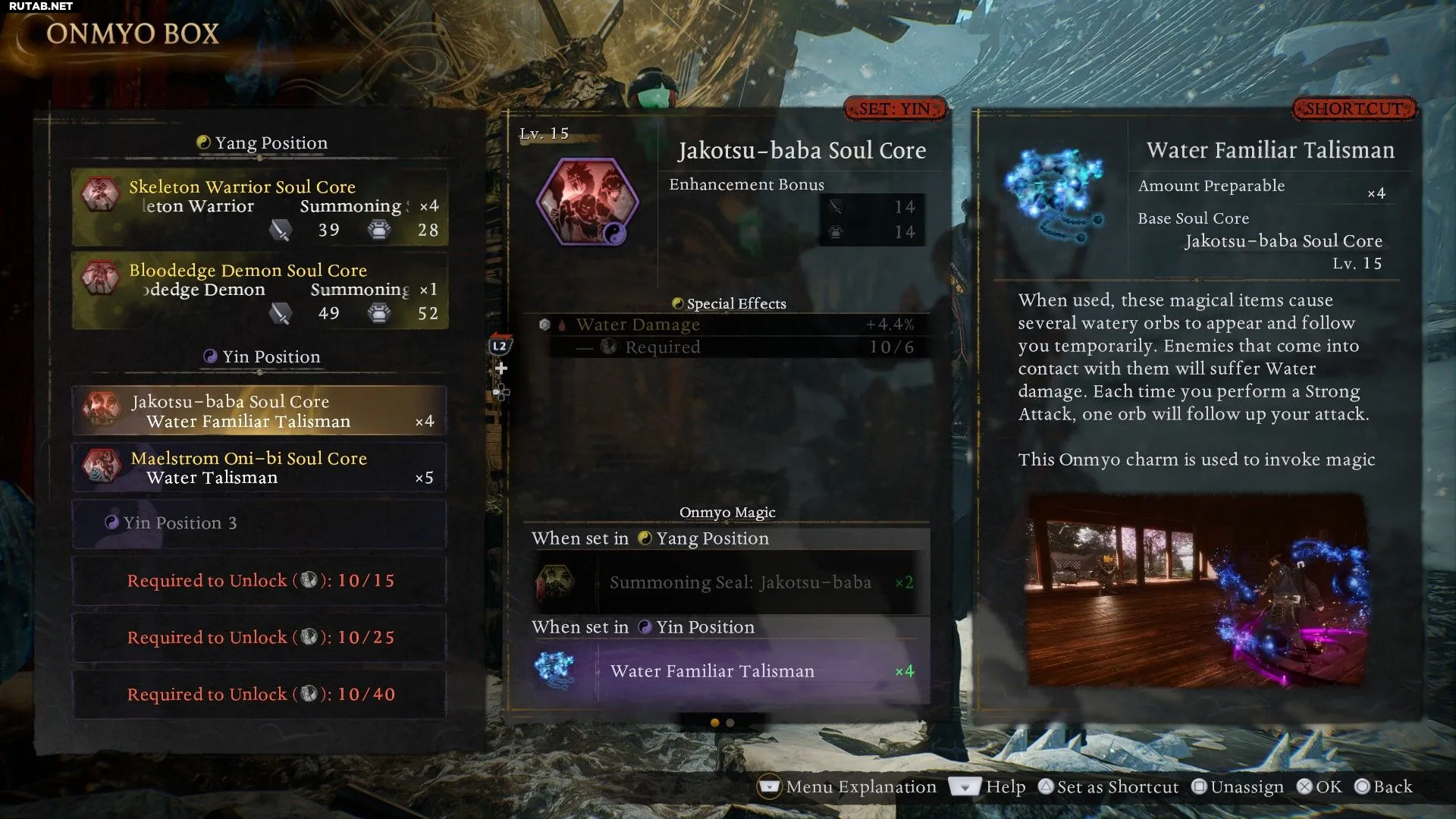Choose Summoning Seal: Jakotsu-baba Yang option
Screen dimensions: 1456x819
(x=726, y=582)
